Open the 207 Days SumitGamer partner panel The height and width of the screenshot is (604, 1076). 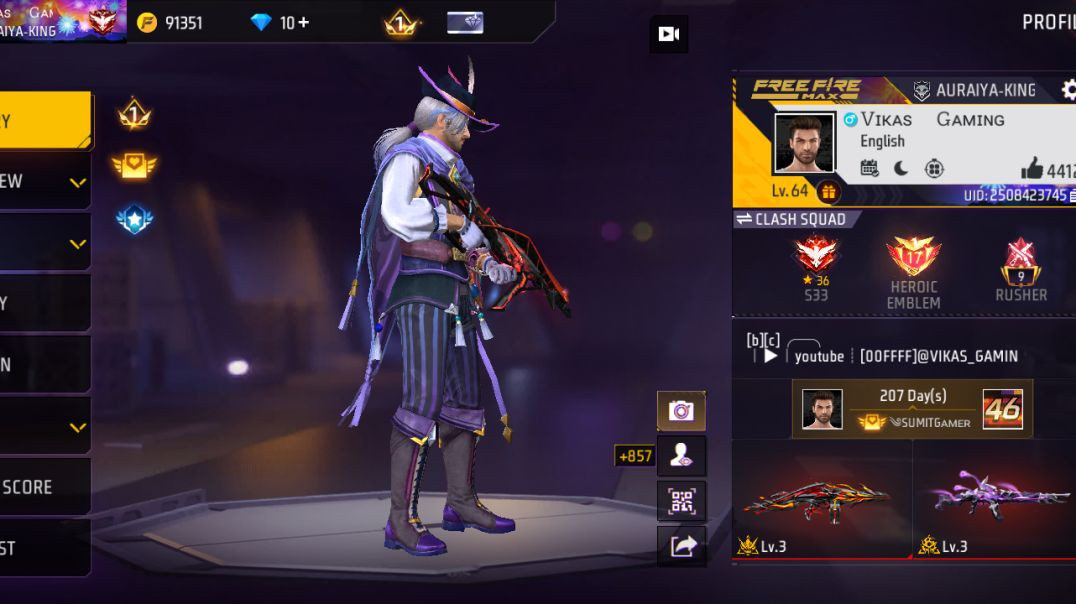pos(912,409)
